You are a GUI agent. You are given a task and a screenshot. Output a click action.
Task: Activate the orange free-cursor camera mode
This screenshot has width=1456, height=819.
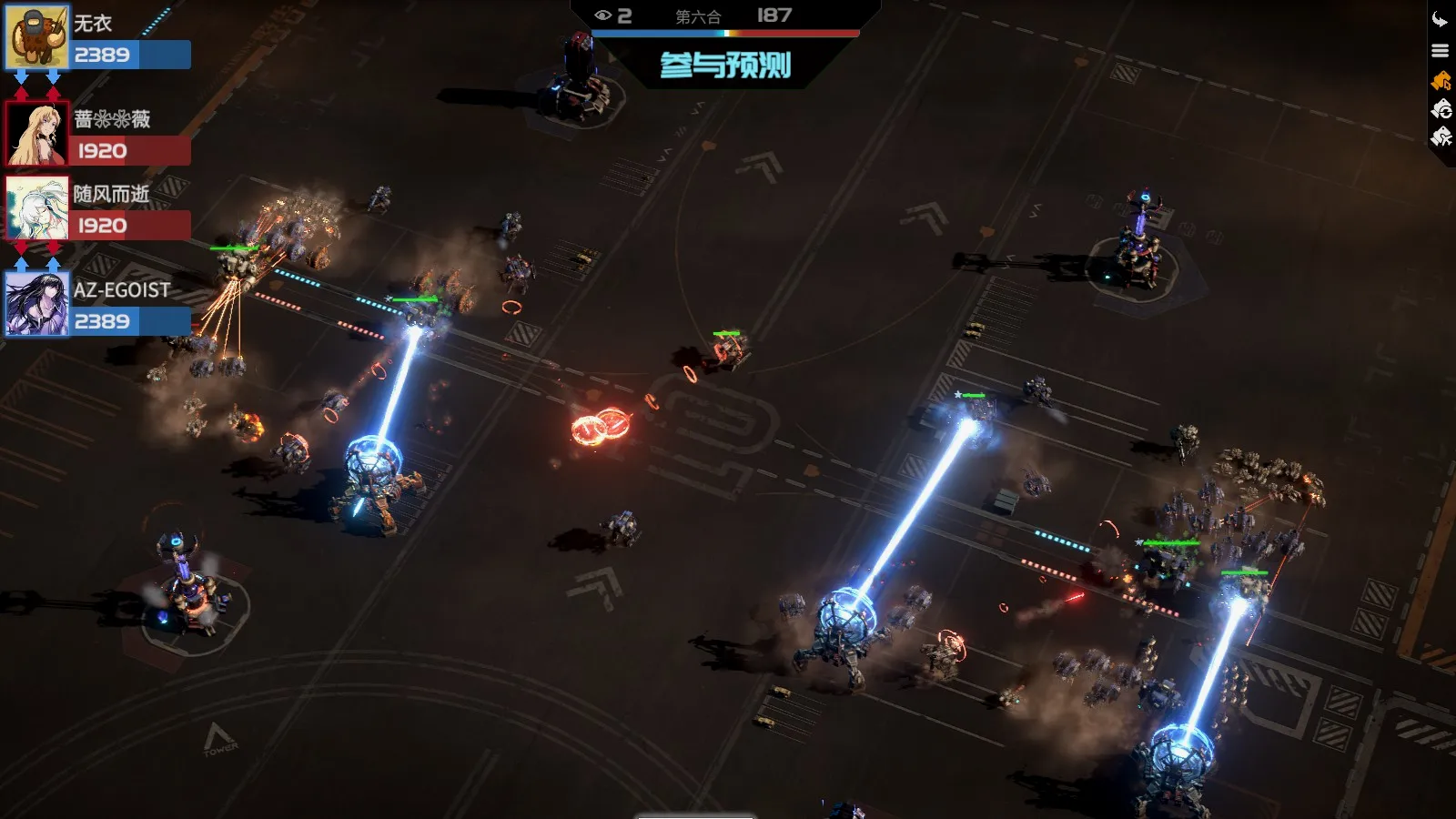1441,81
